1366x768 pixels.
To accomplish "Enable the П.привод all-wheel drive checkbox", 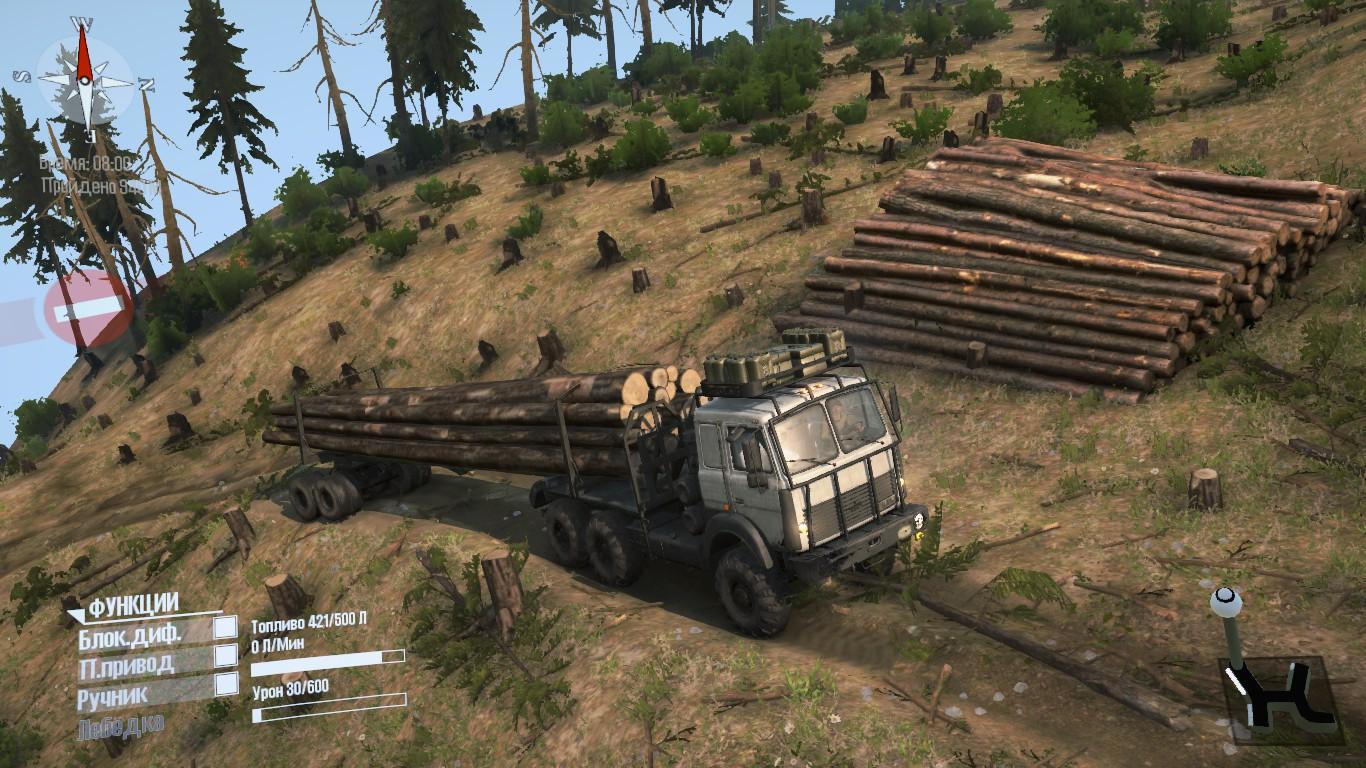I will pyautogui.click(x=226, y=656).
